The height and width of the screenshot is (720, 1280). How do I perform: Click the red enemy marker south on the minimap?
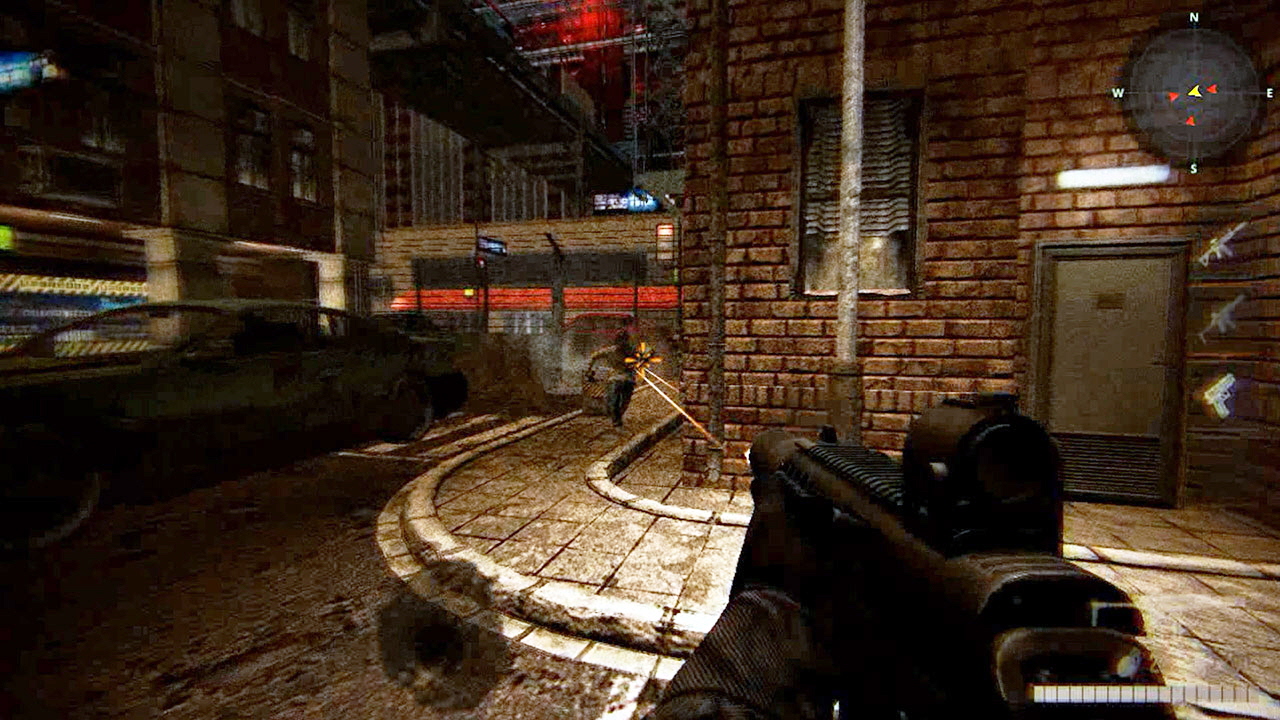(x=1191, y=121)
